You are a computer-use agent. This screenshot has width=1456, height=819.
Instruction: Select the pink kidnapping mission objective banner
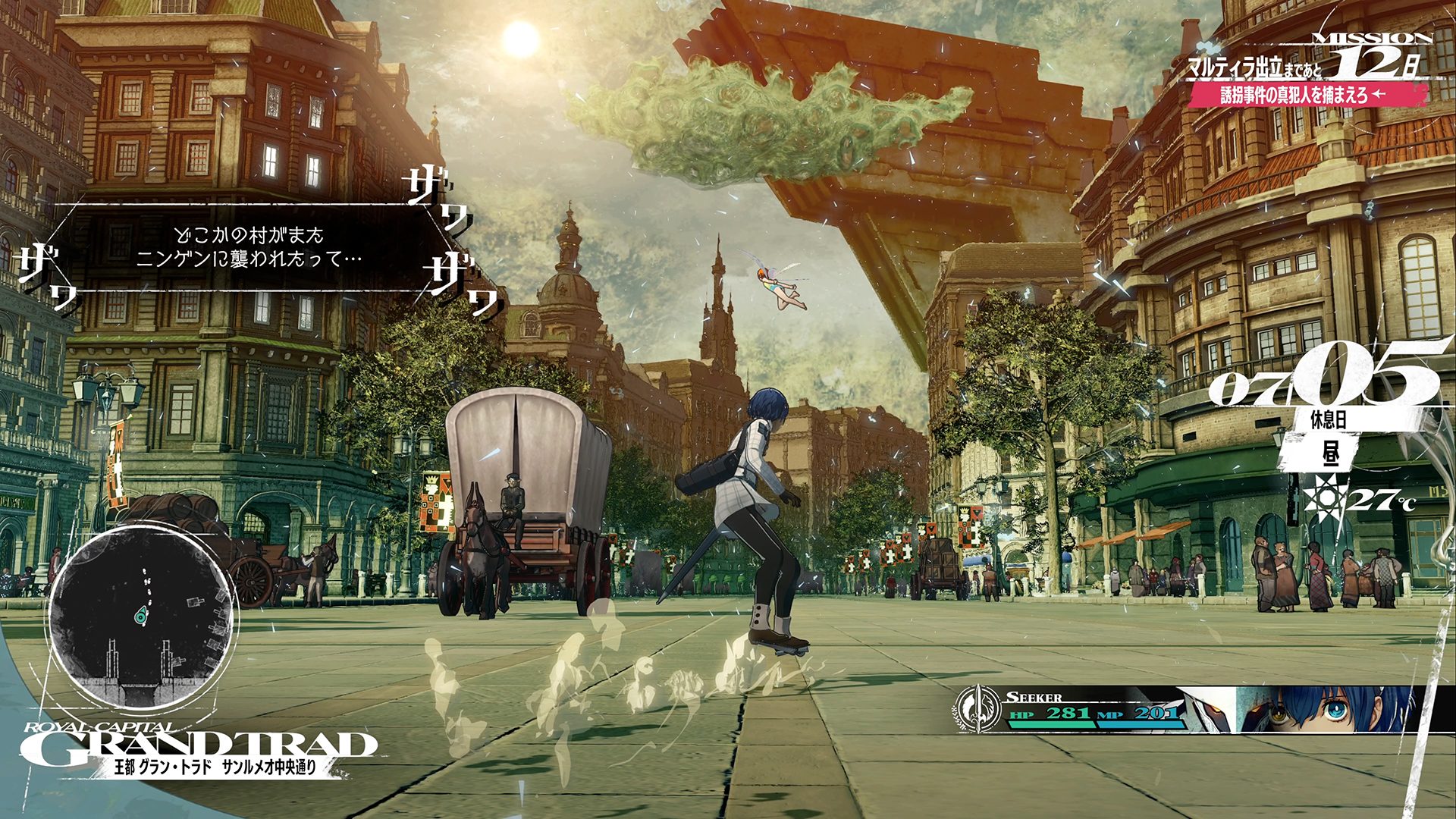(x=1304, y=95)
